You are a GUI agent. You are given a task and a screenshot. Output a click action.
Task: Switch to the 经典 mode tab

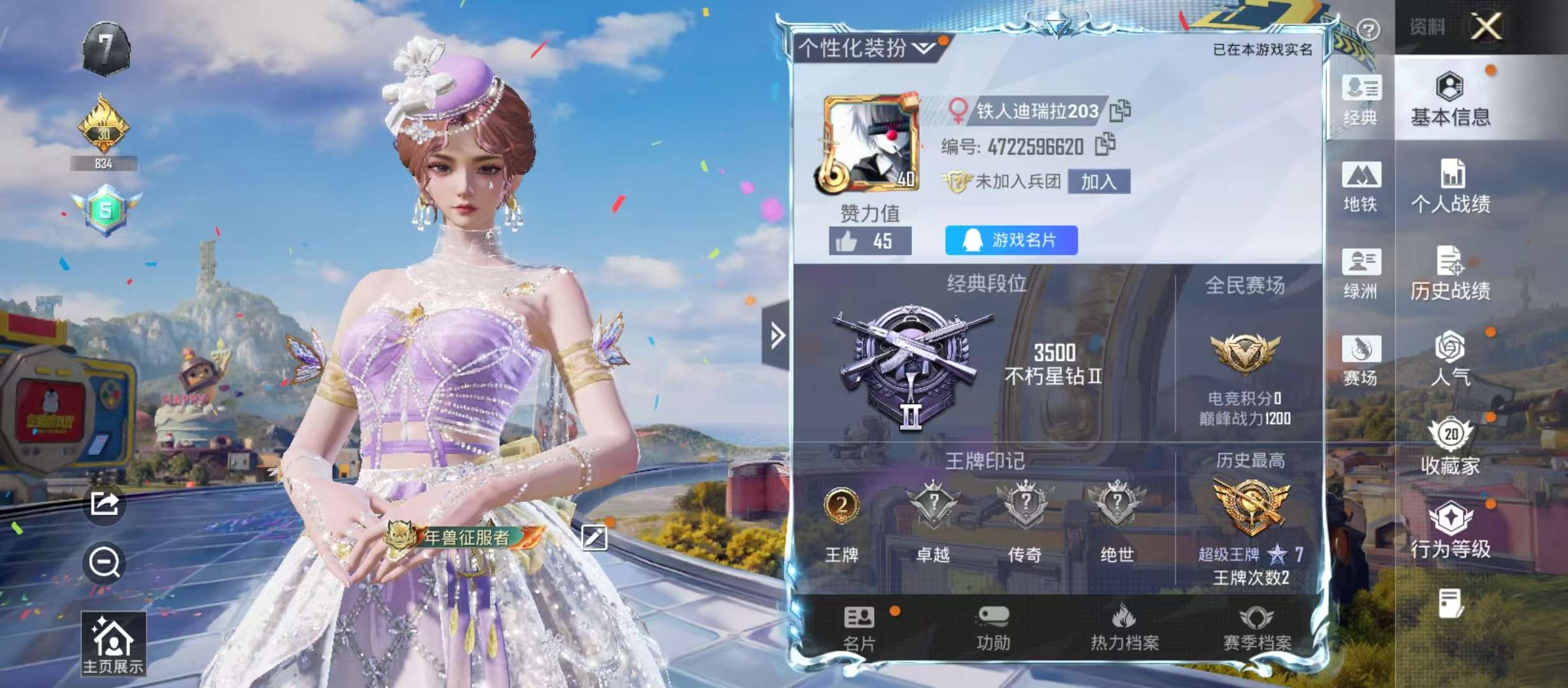click(x=1360, y=99)
